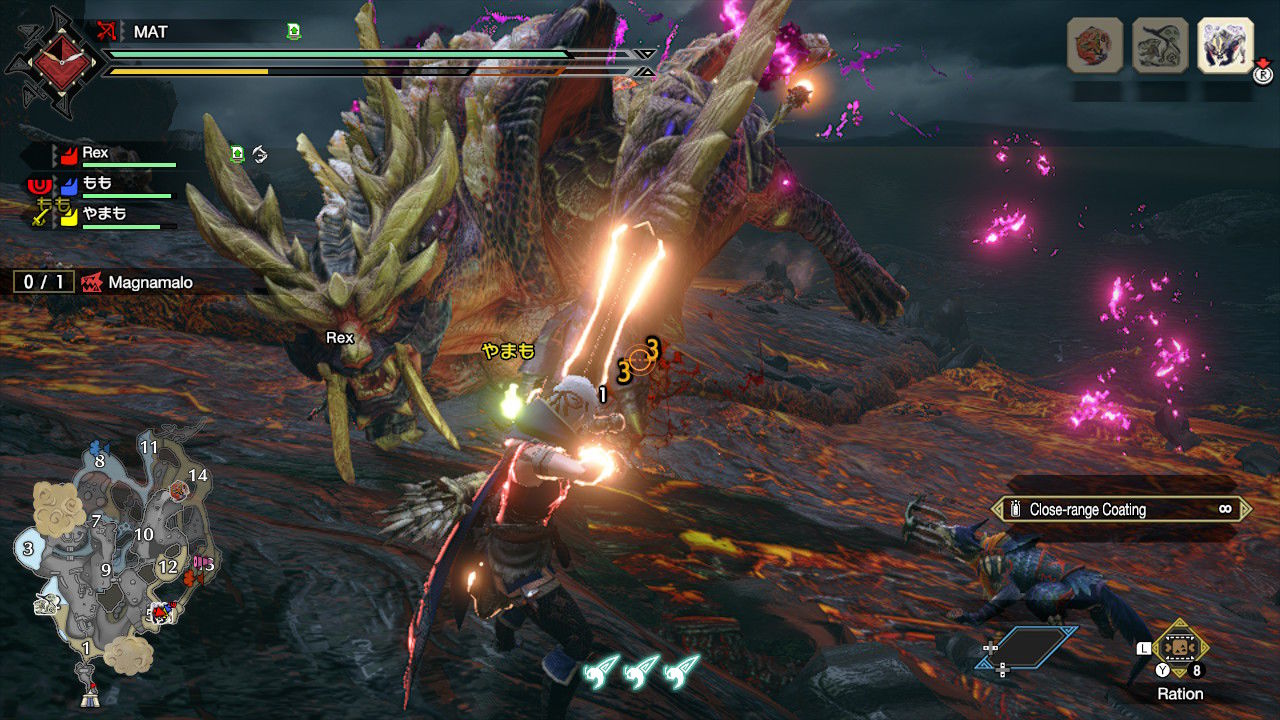Click the right arrow on the Close-range Coating bar

tap(1246, 509)
